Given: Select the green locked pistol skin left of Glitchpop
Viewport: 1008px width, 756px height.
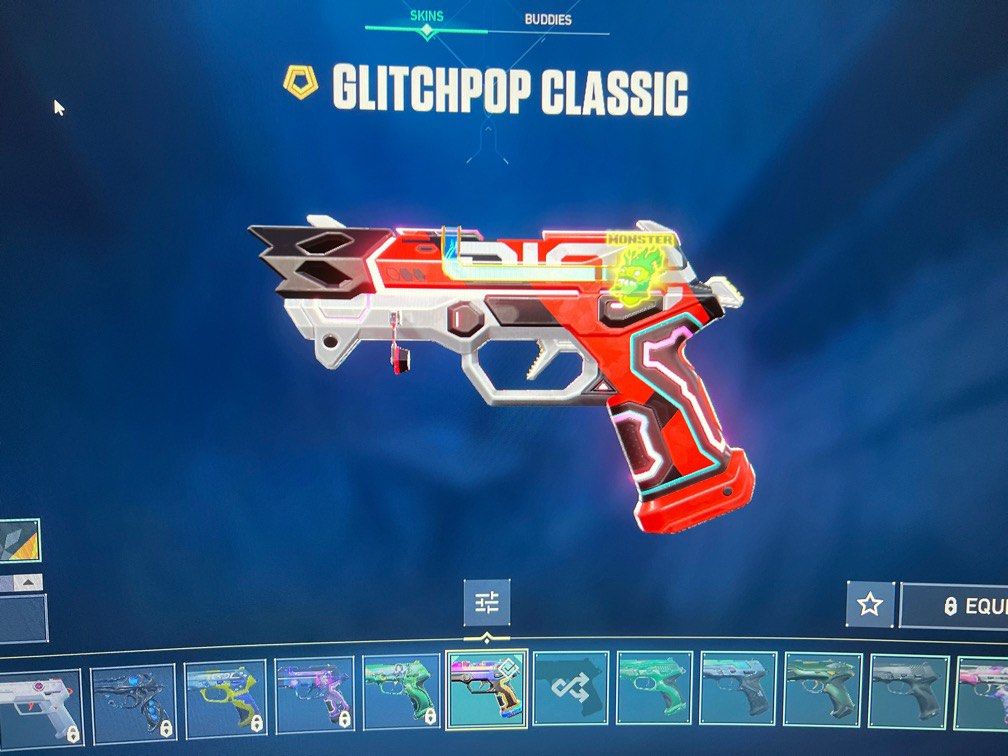Looking at the screenshot, I should pyautogui.click(x=400, y=691).
